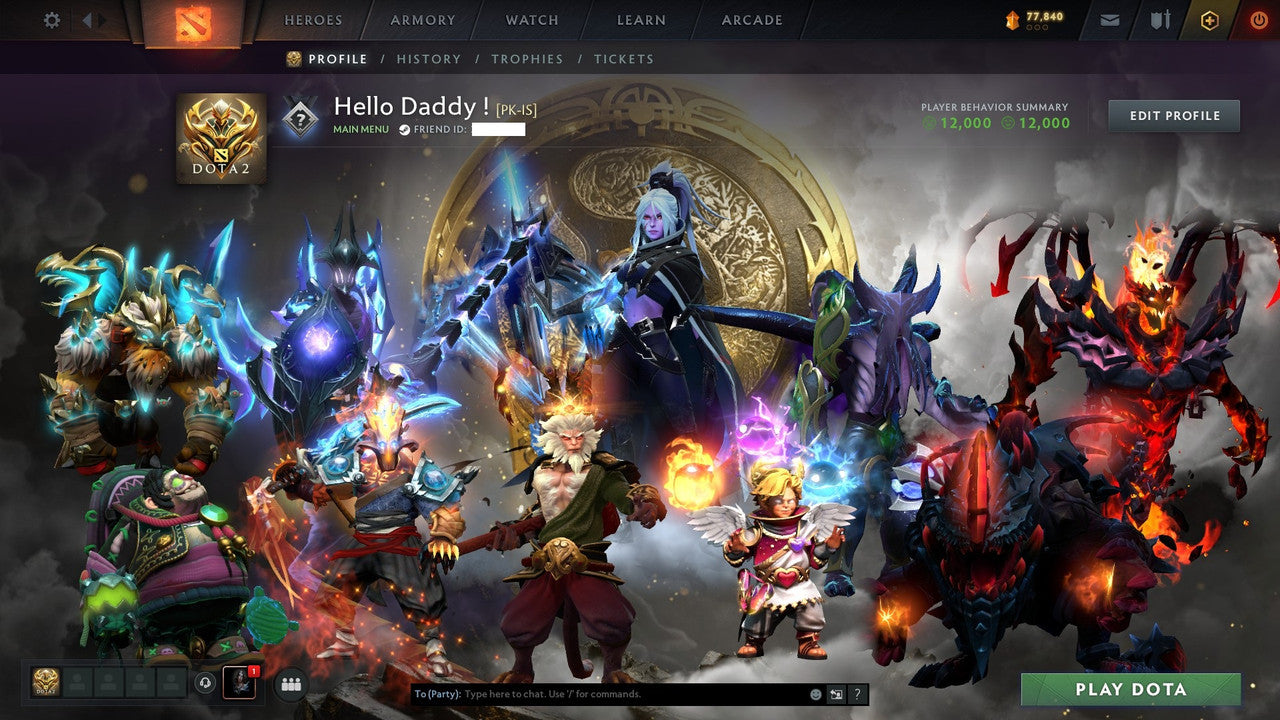The height and width of the screenshot is (720, 1280).
Task: Open the Dota 2 shard balance icon
Action: tap(1013, 18)
